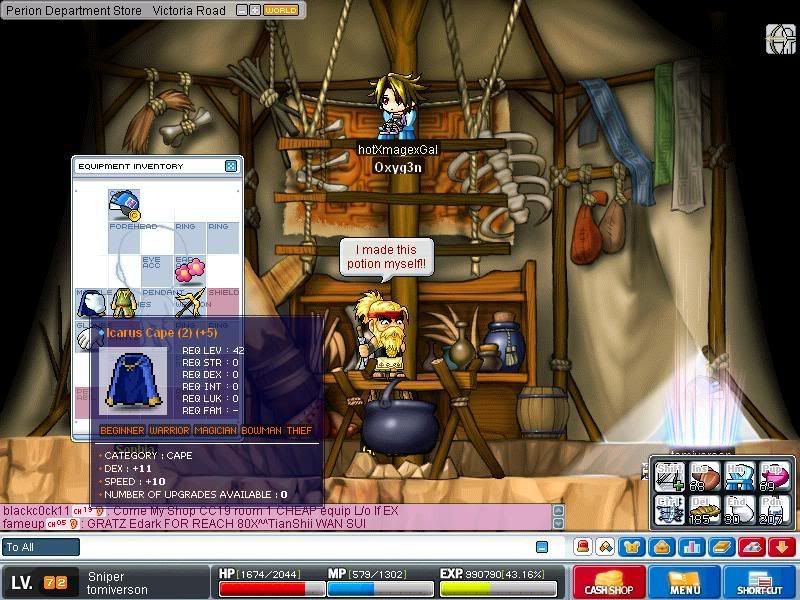Image resolution: width=800 pixels, height=600 pixels.
Task: Open the World map button
Action: (x=281, y=10)
